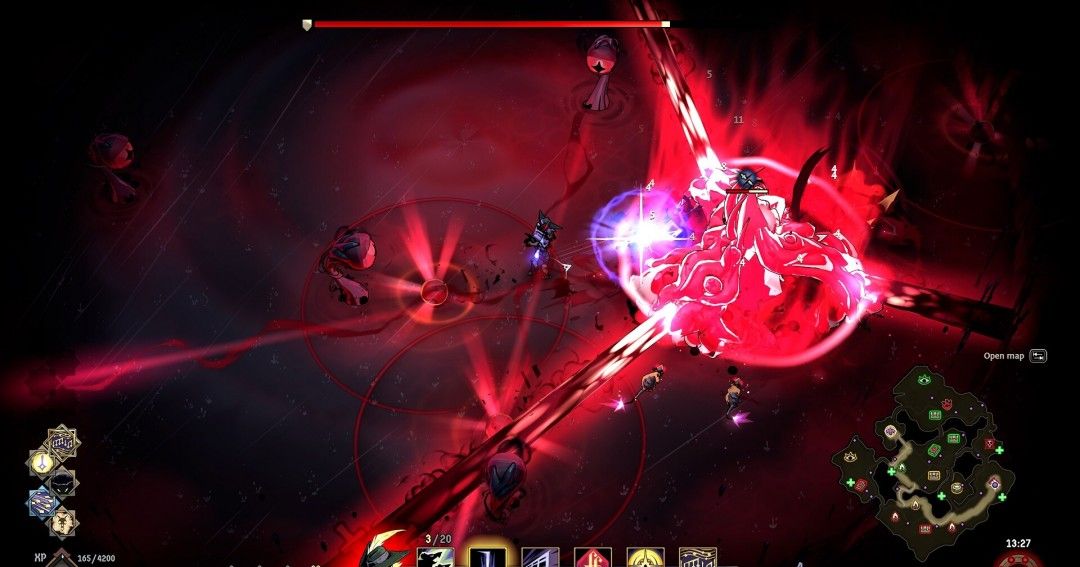The height and width of the screenshot is (567, 1080).
Task: Select the highlighted dark blade ability slot
Action: 487,556
